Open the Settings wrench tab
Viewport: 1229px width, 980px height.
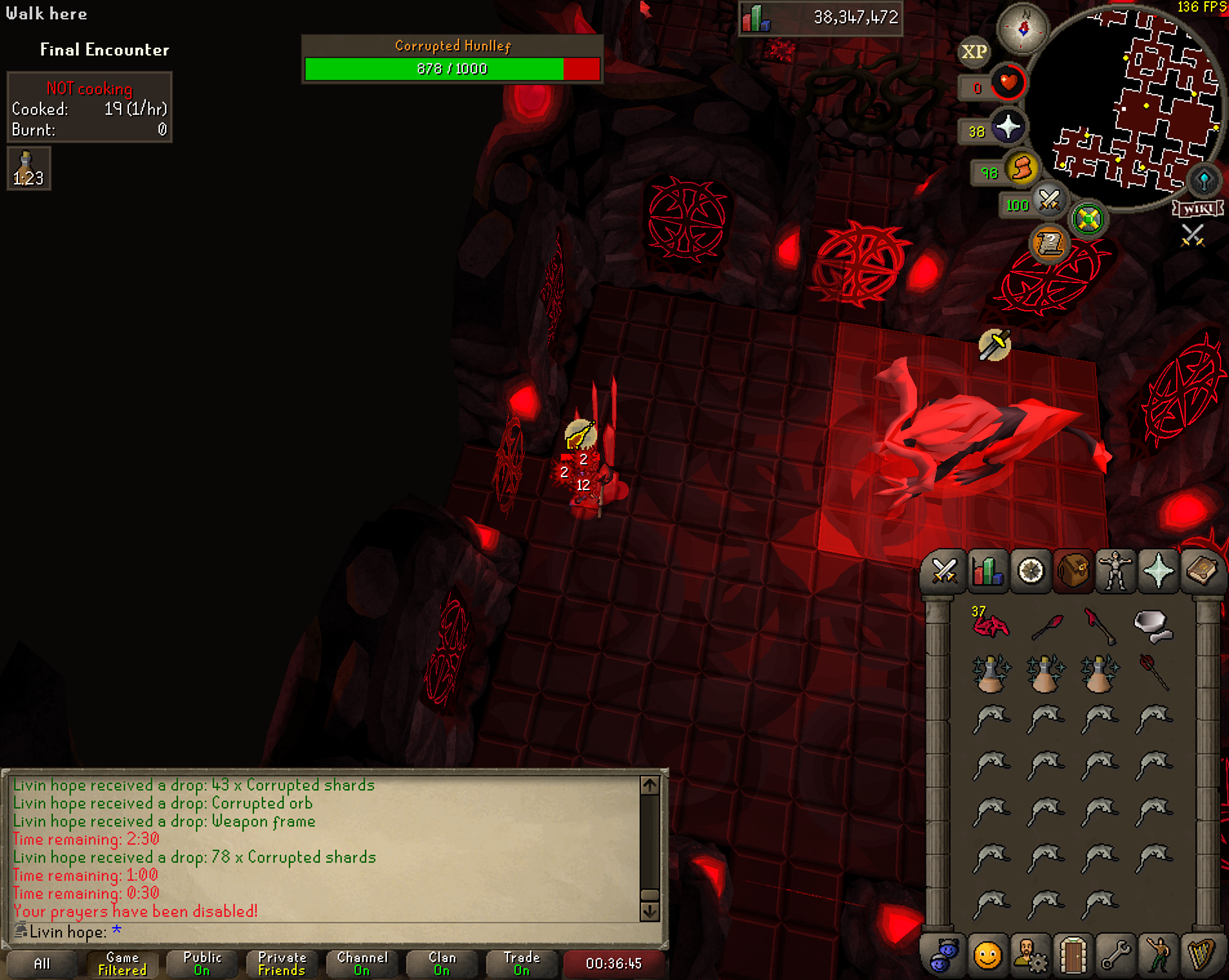coord(1116,955)
